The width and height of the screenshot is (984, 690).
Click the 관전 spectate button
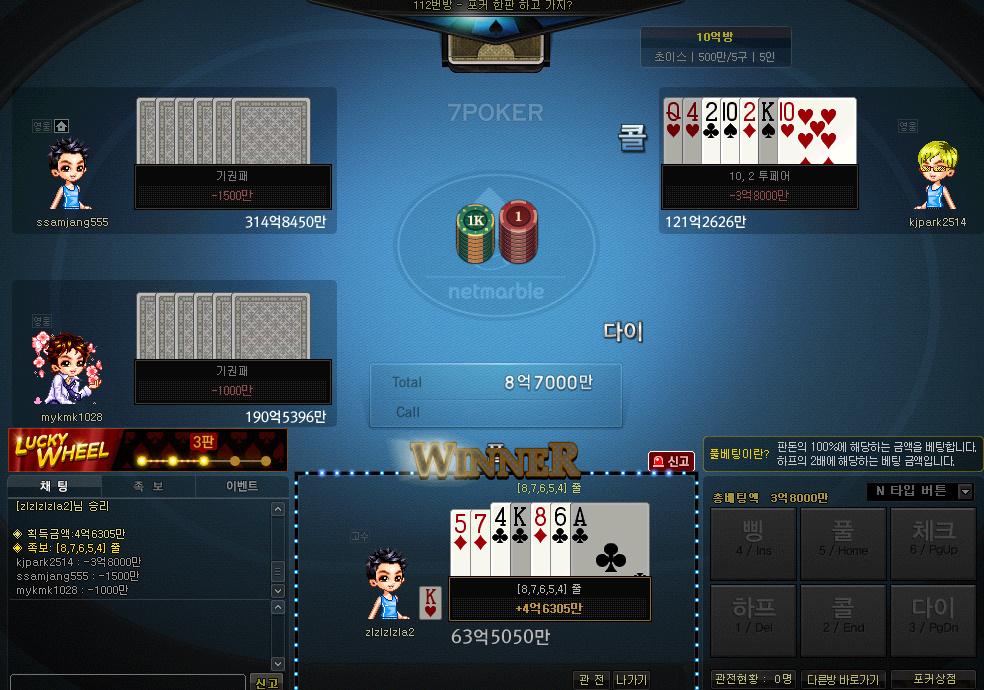point(592,680)
